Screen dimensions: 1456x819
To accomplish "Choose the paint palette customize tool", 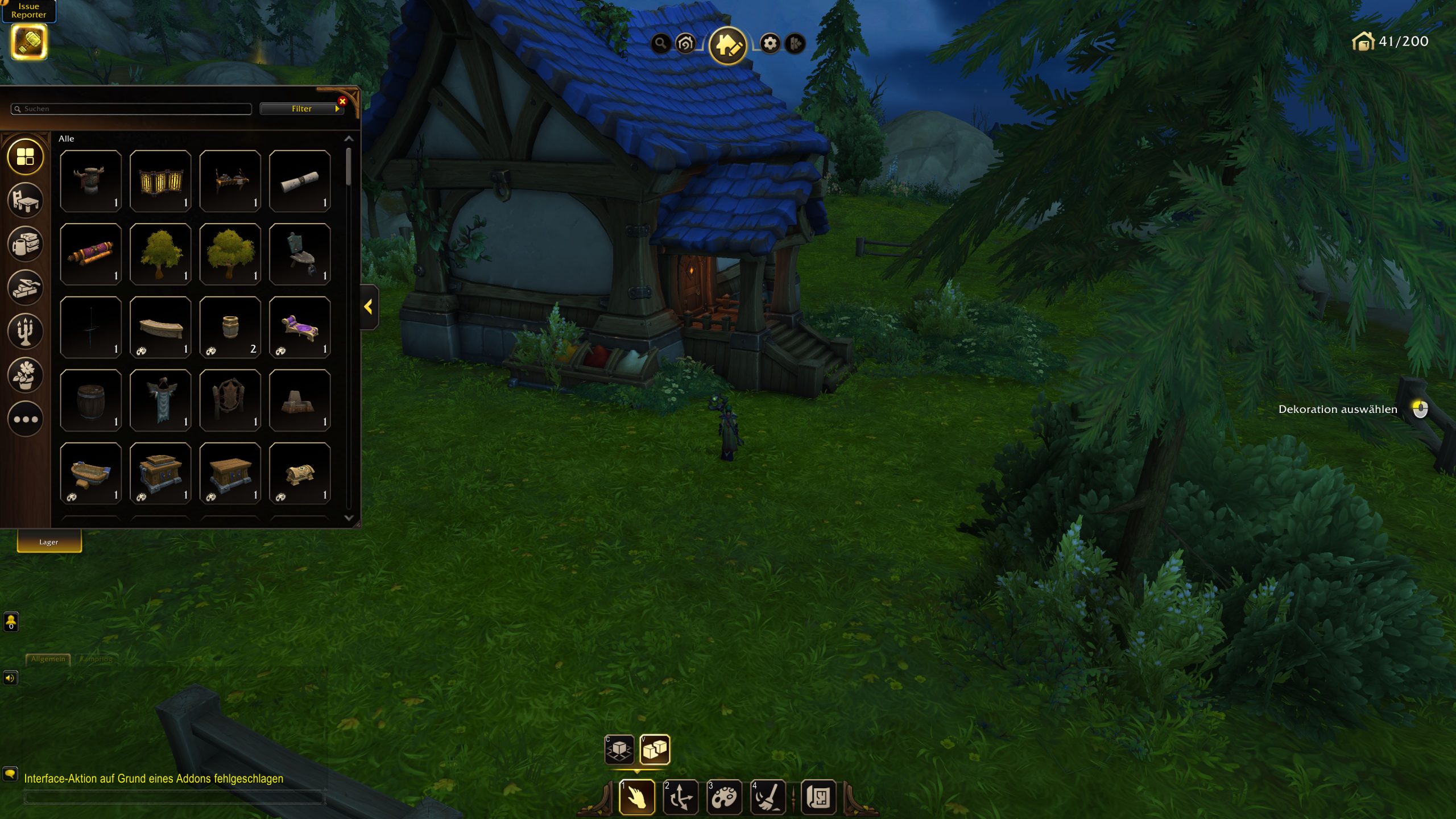I will pyautogui.click(x=724, y=797).
